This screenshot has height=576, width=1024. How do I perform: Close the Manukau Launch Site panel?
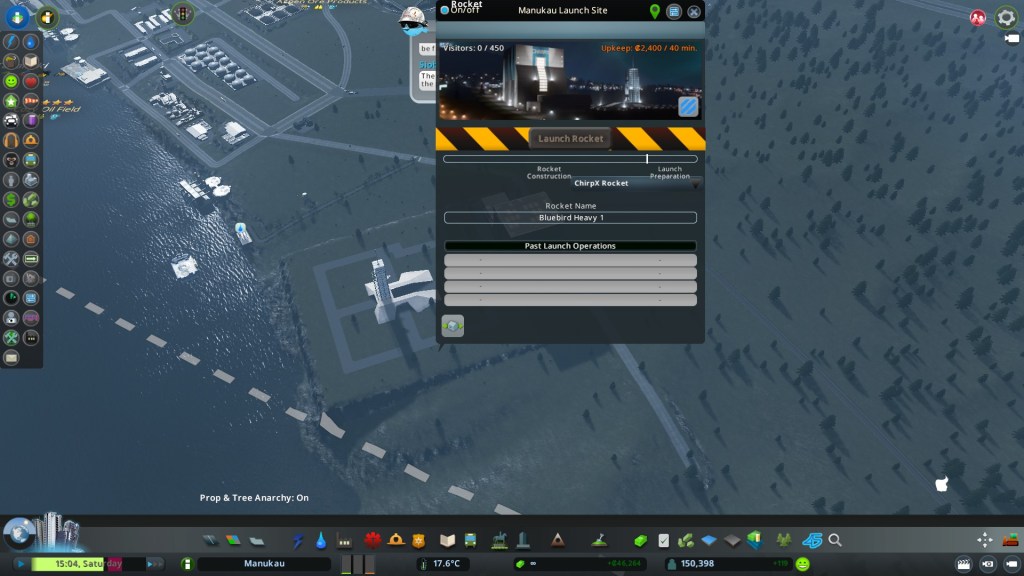coord(693,12)
